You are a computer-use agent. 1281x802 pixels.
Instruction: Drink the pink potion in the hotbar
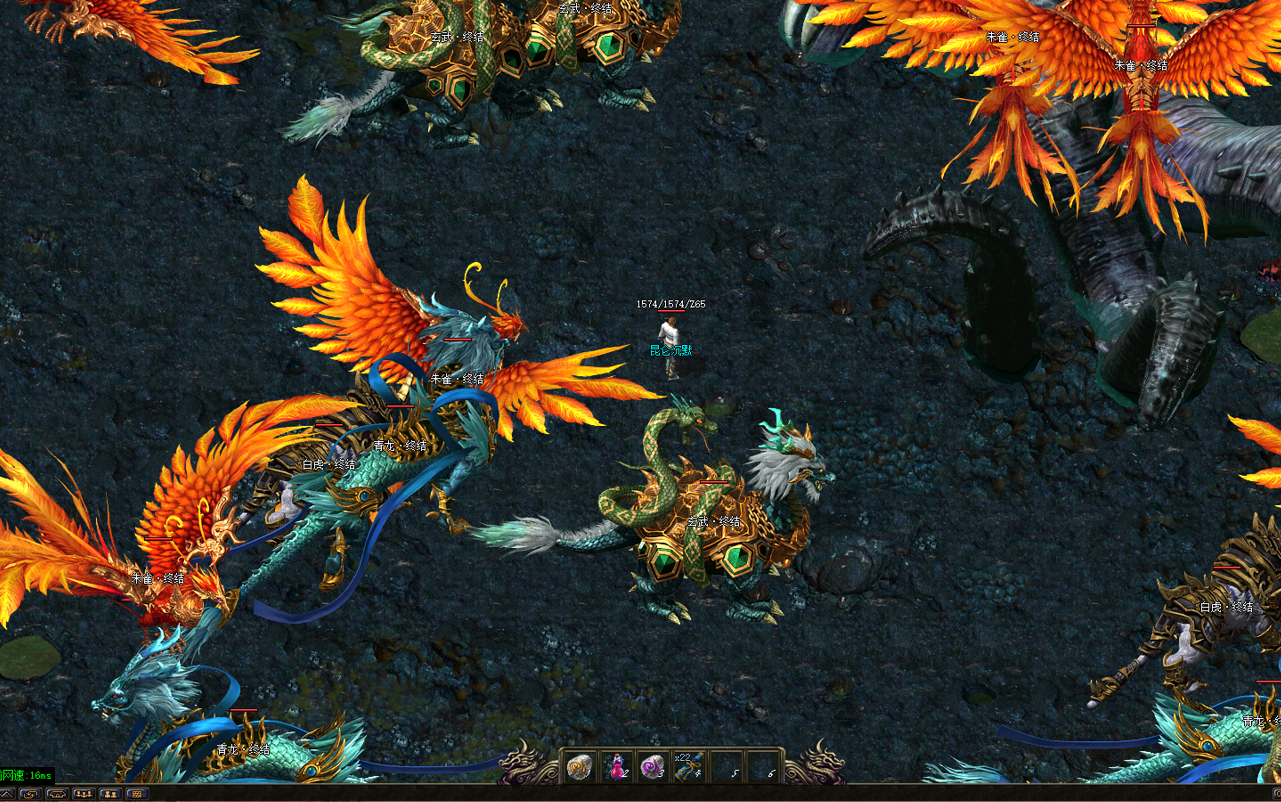click(x=617, y=767)
